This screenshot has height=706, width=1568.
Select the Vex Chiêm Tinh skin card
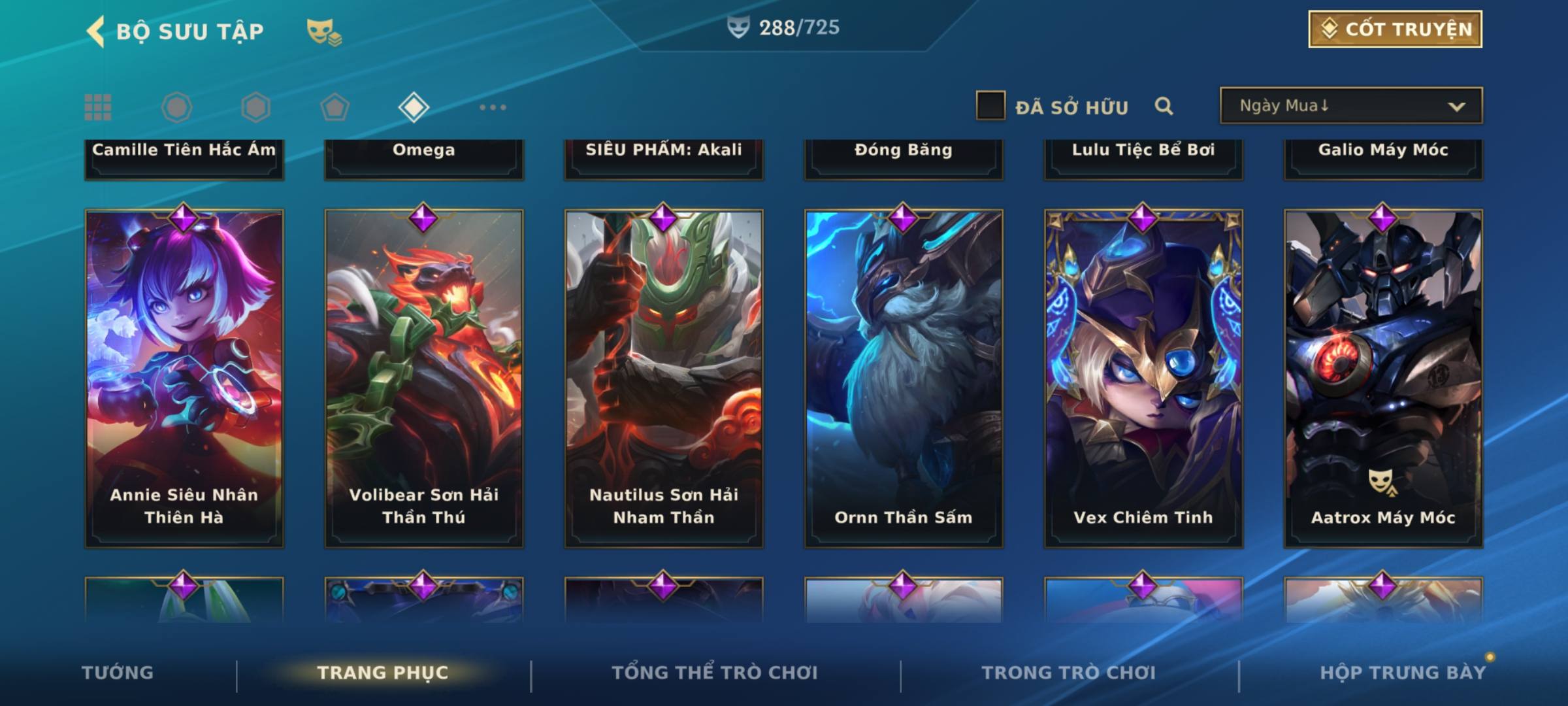pyautogui.click(x=1143, y=378)
